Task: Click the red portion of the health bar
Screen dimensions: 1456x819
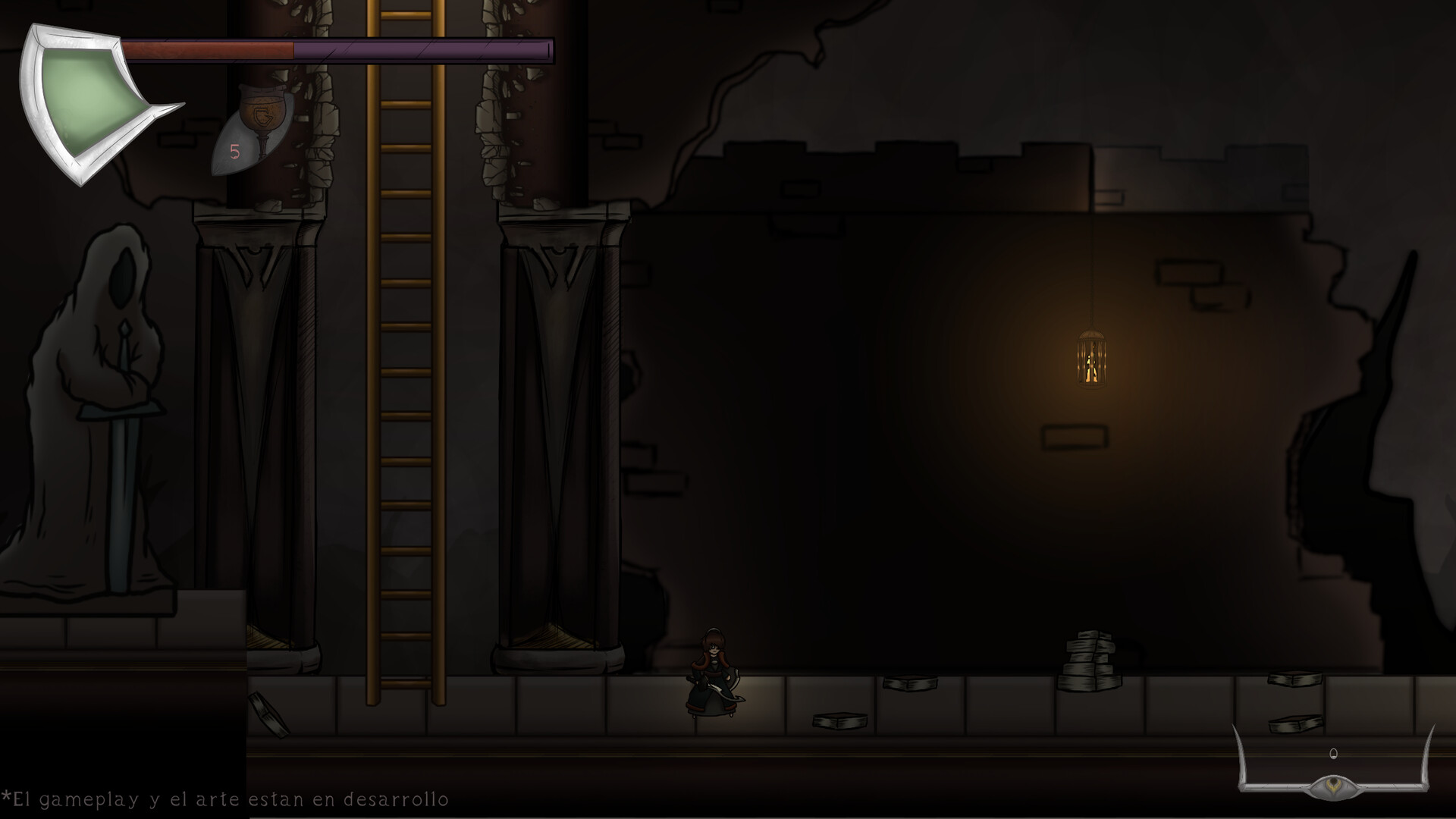Action: (209, 49)
